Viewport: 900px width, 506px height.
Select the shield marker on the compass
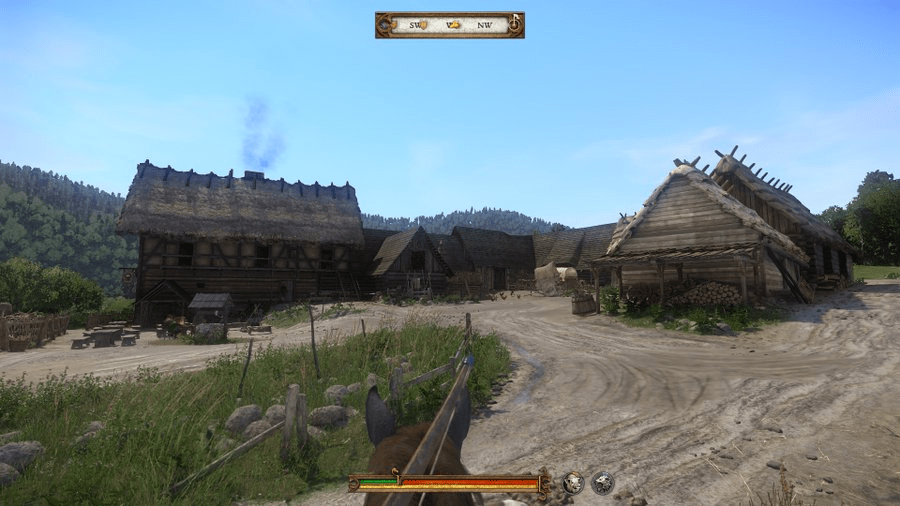422,25
